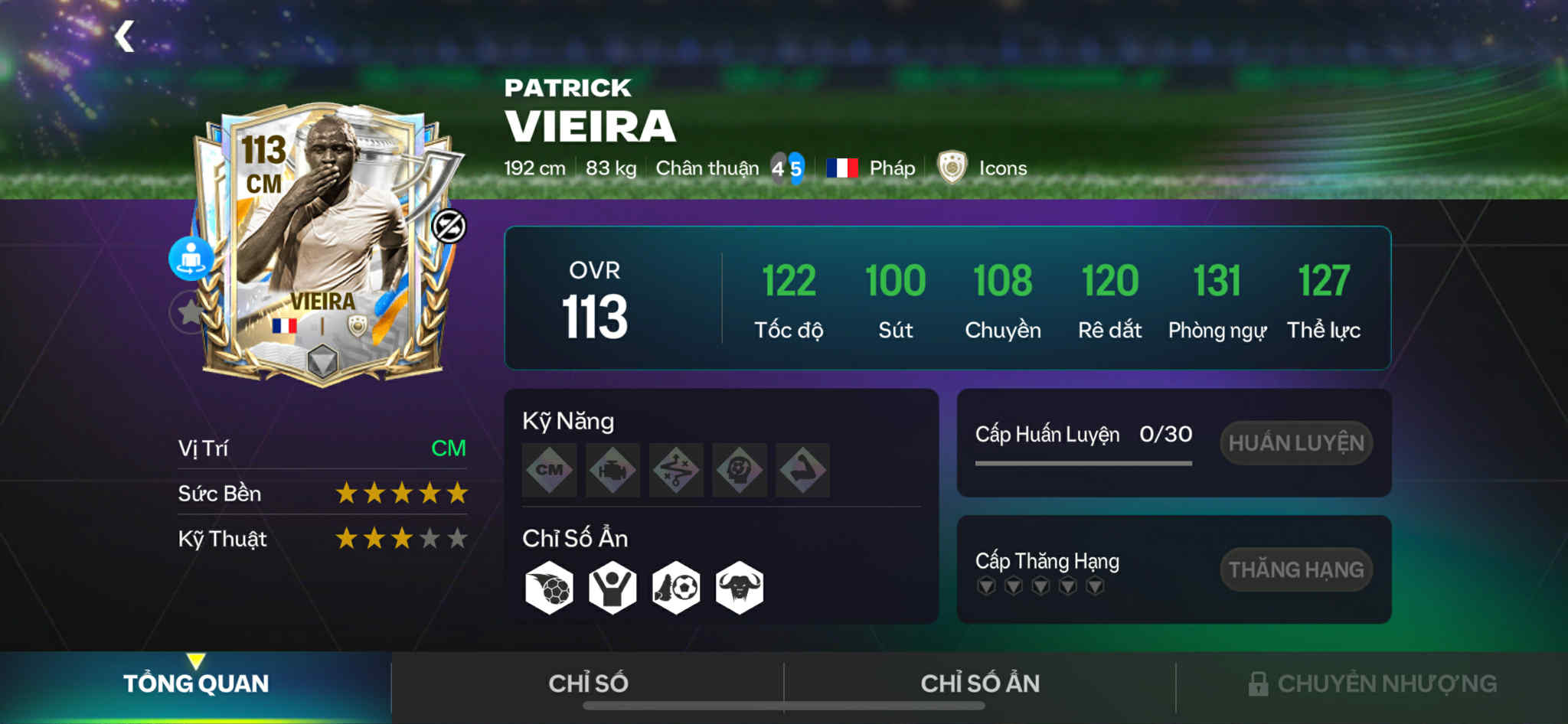Tap the flexed arm skill icon
The width and height of the screenshot is (1568, 724).
click(x=802, y=470)
